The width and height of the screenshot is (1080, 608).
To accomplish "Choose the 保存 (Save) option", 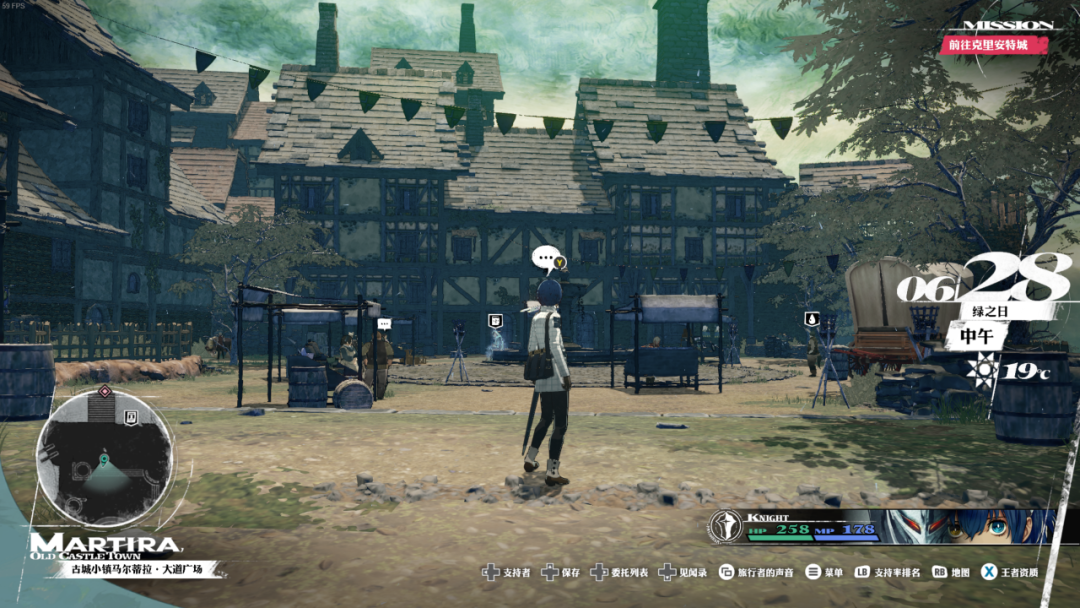I will point(560,573).
